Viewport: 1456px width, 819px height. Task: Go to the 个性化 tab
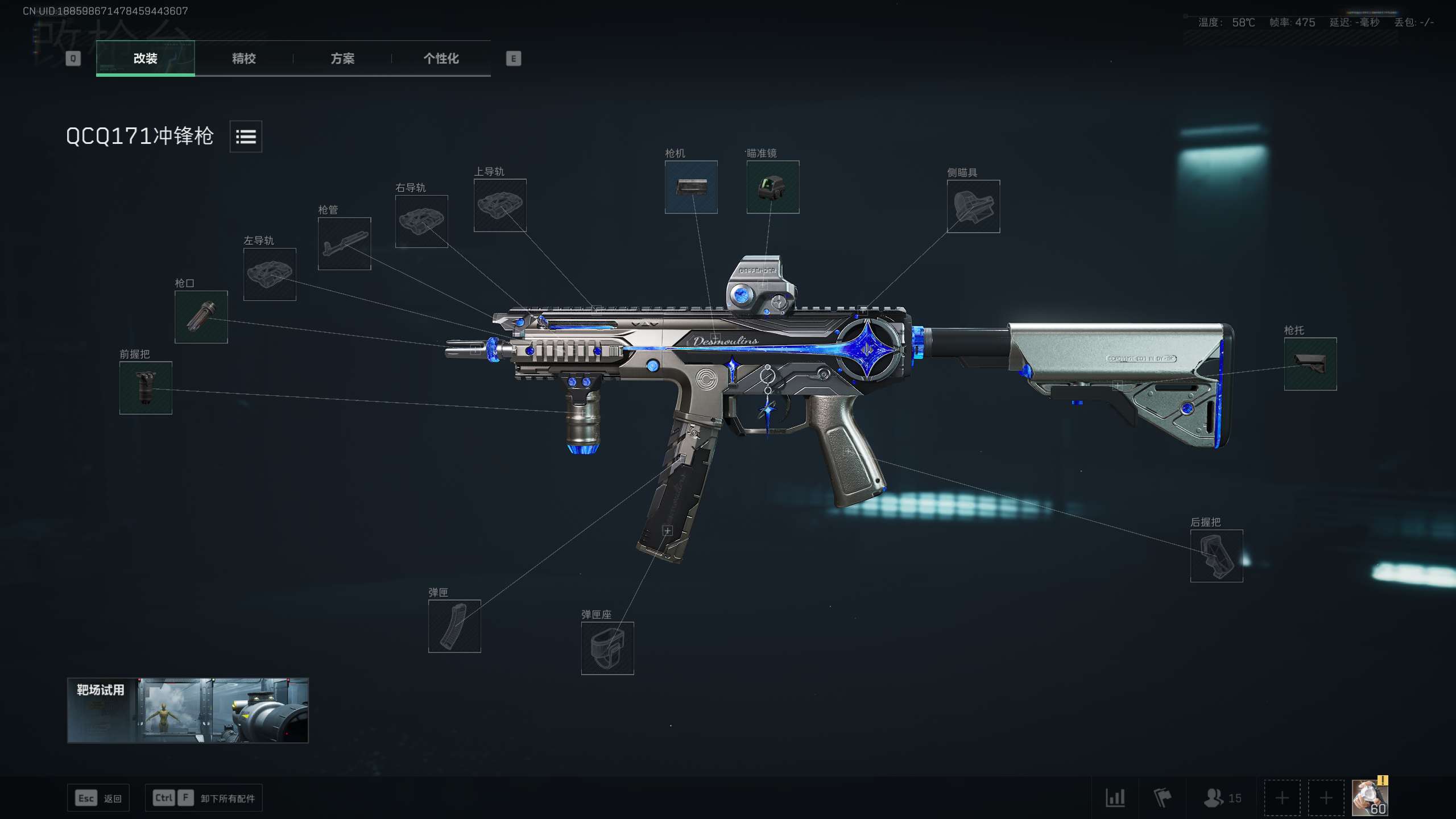coord(441,58)
